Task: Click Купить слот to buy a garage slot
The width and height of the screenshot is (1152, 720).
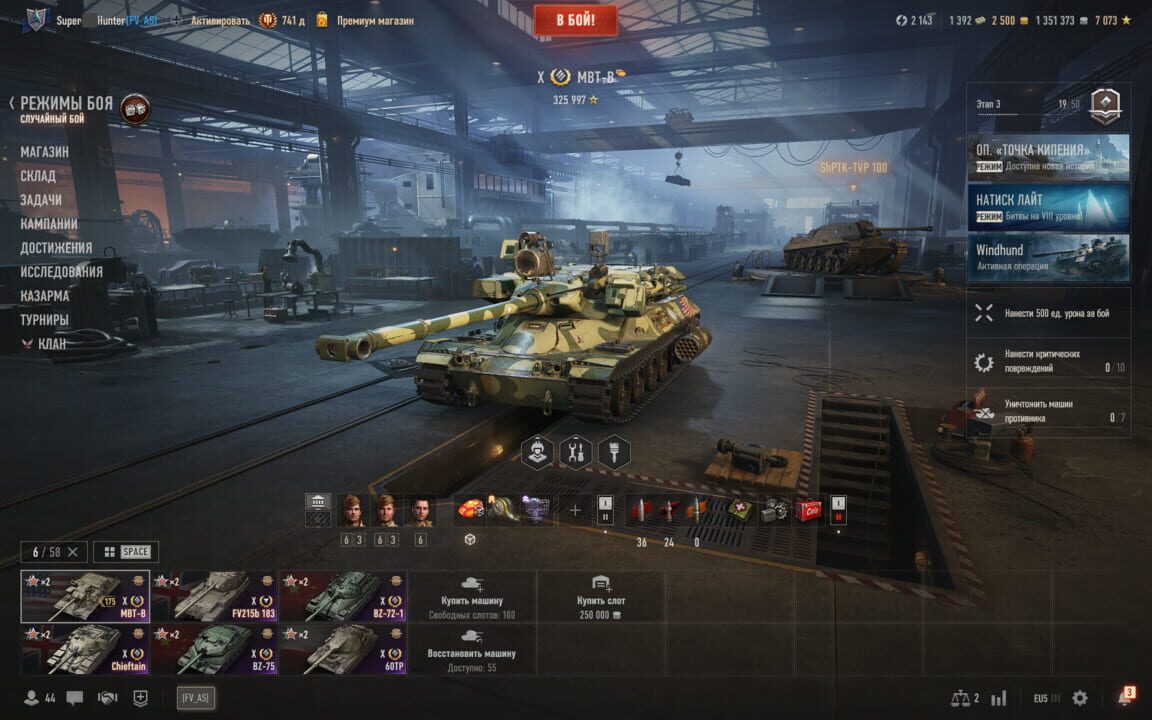Action: click(x=601, y=597)
